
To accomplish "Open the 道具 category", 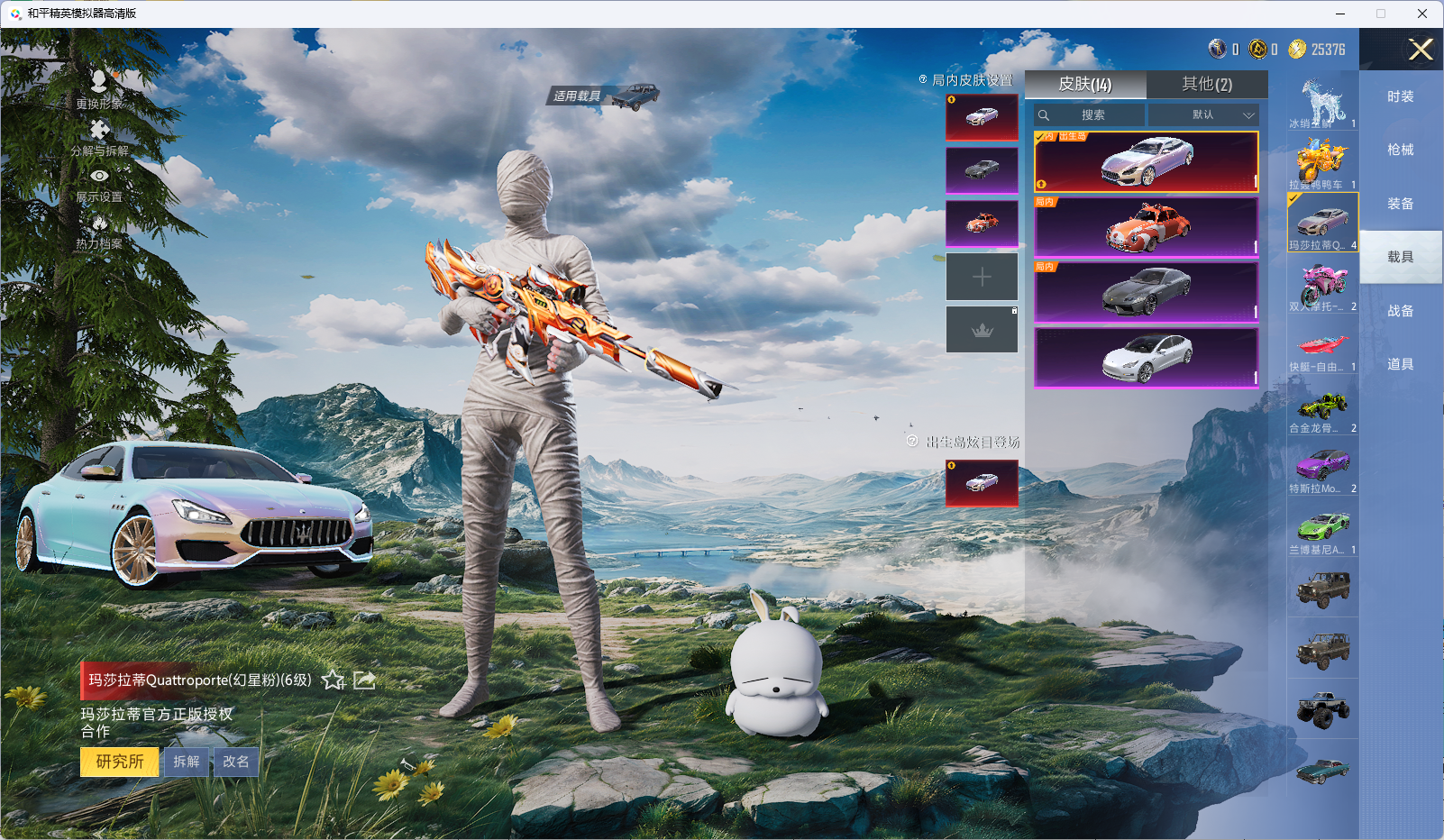I will pyautogui.click(x=1400, y=364).
